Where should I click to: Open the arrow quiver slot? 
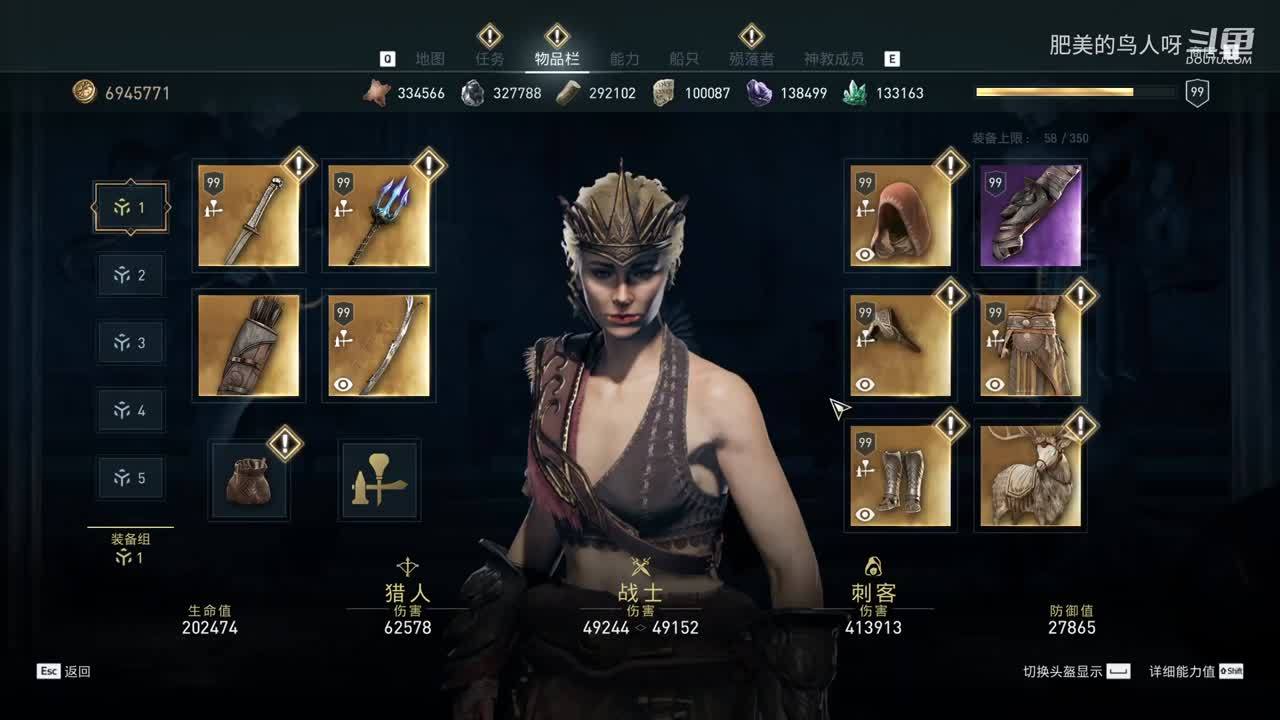tap(249, 345)
